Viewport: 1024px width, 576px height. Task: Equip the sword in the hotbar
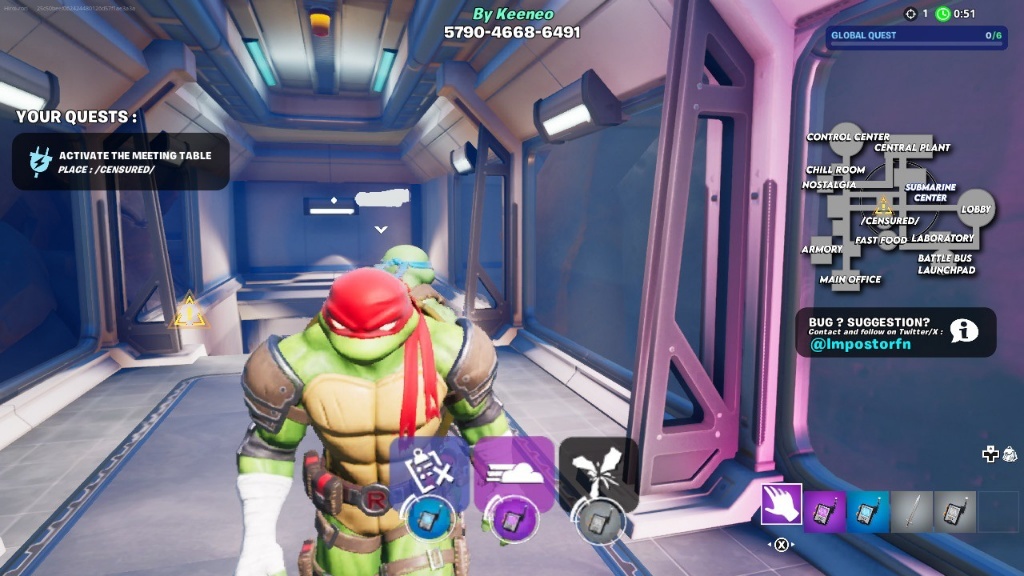911,511
